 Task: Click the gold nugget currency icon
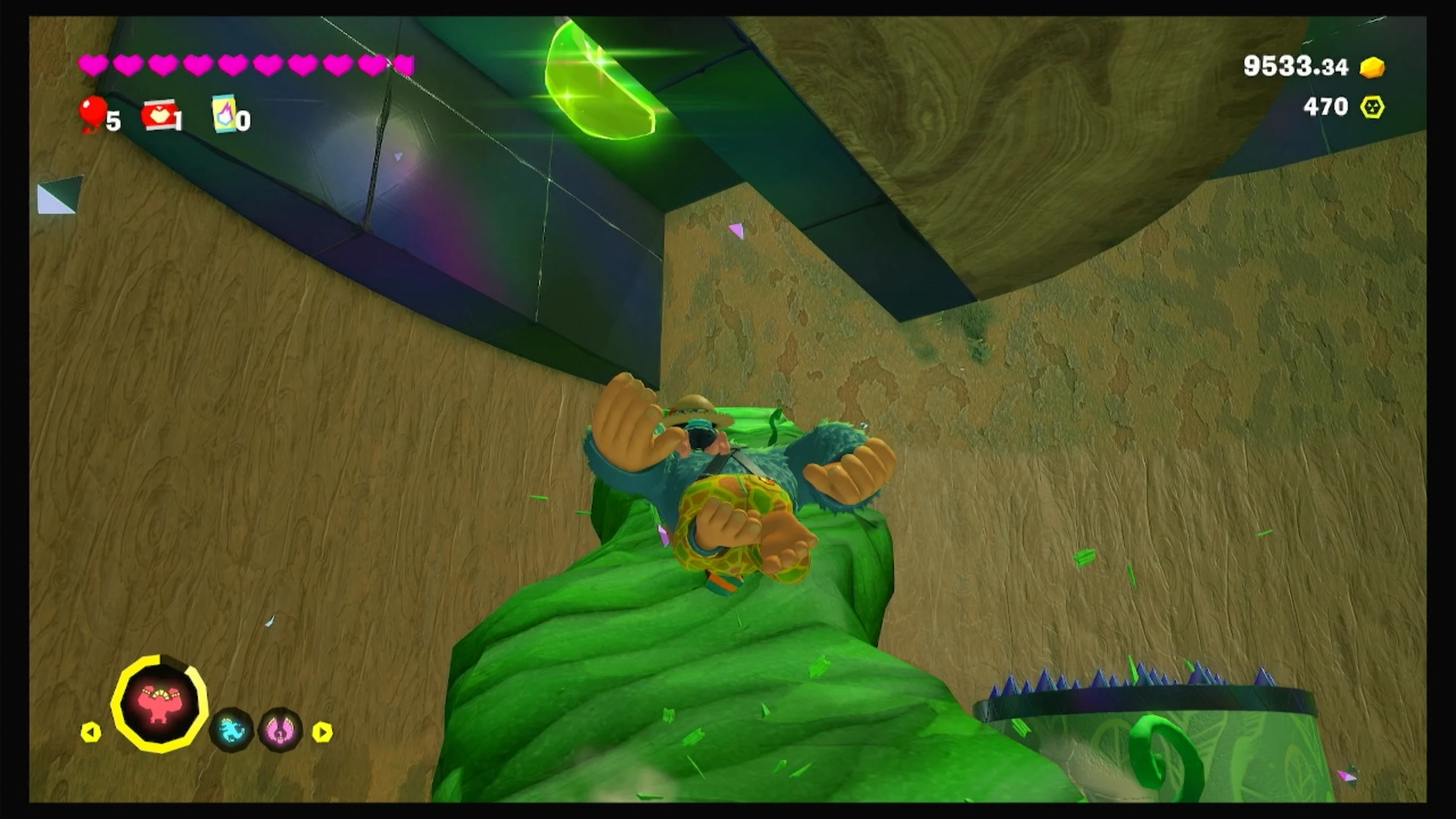click(x=1372, y=67)
